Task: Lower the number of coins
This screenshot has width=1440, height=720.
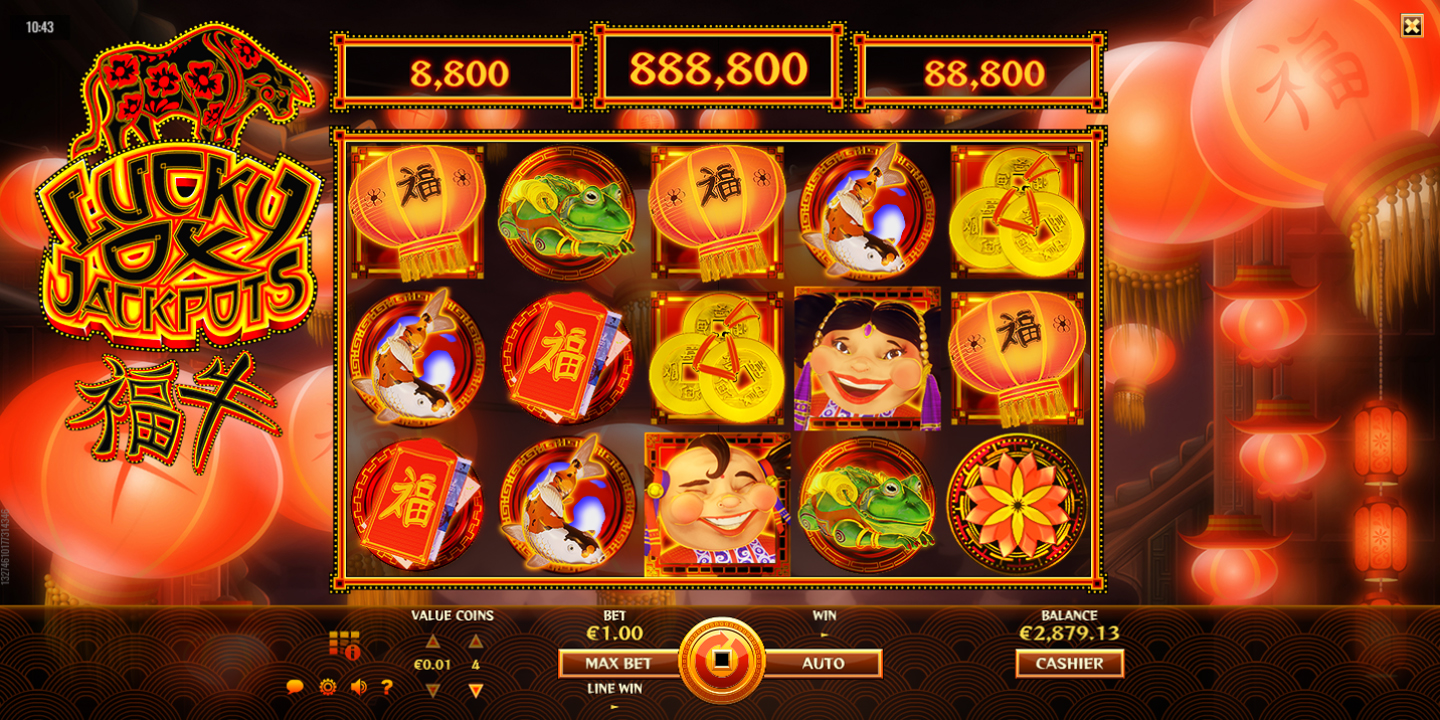Action: [476, 689]
